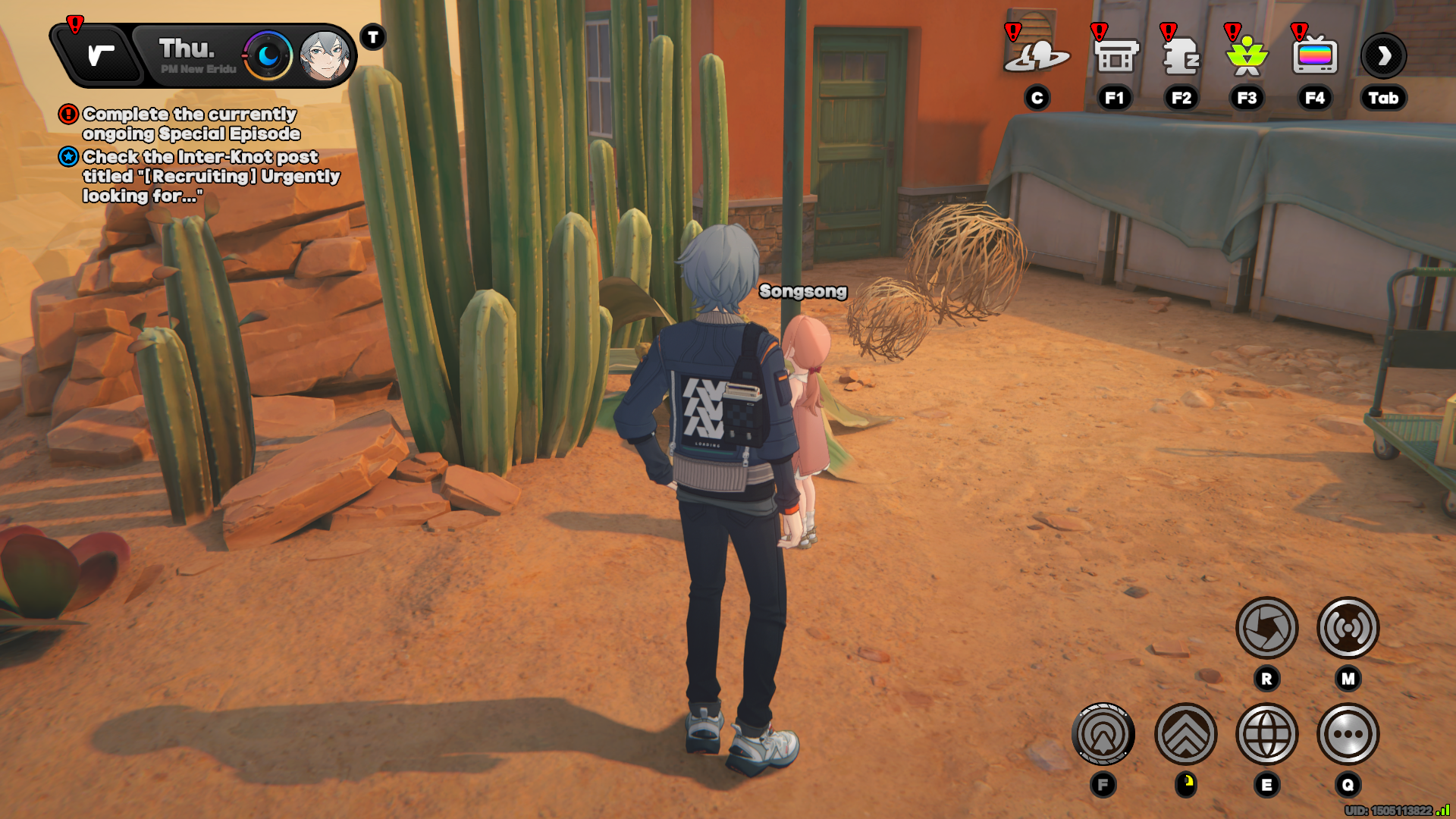Open the rainbow TV icon
This screenshot has width=1456, height=819.
coord(1314,55)
